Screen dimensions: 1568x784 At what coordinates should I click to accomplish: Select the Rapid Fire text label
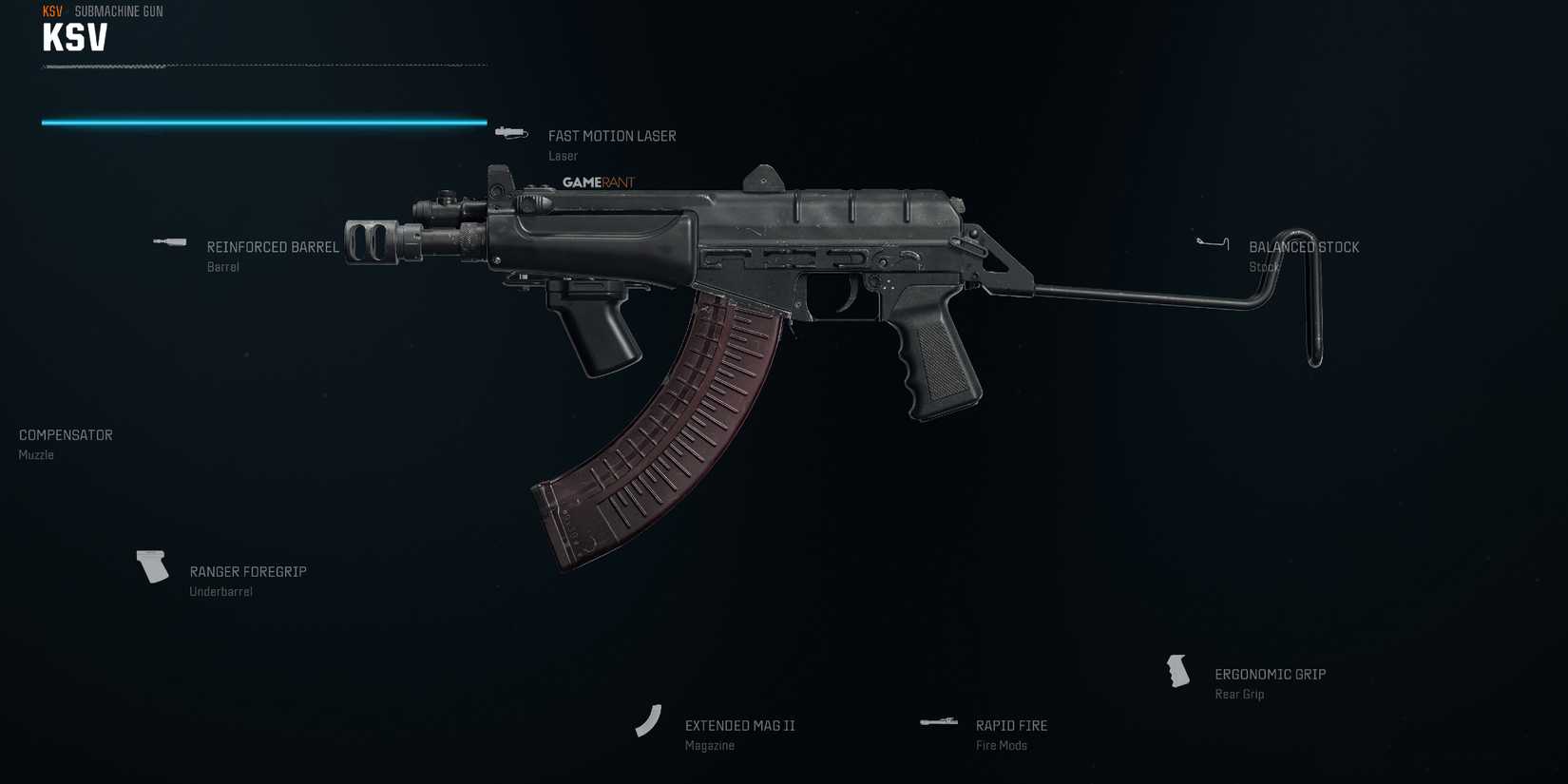[x=1011, y=725]
